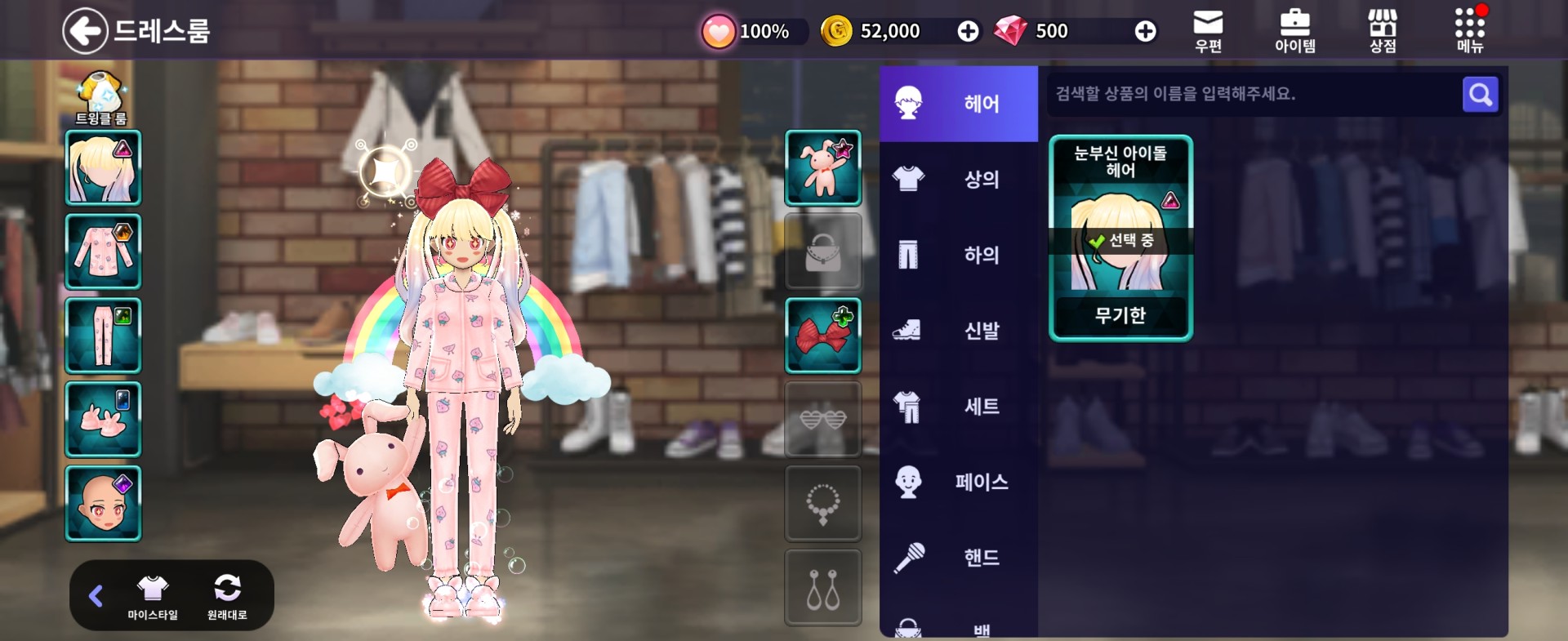1568x641 pixels.
Task: Switch to the 하의 bottoms category
Action: (x=959, y=255)
